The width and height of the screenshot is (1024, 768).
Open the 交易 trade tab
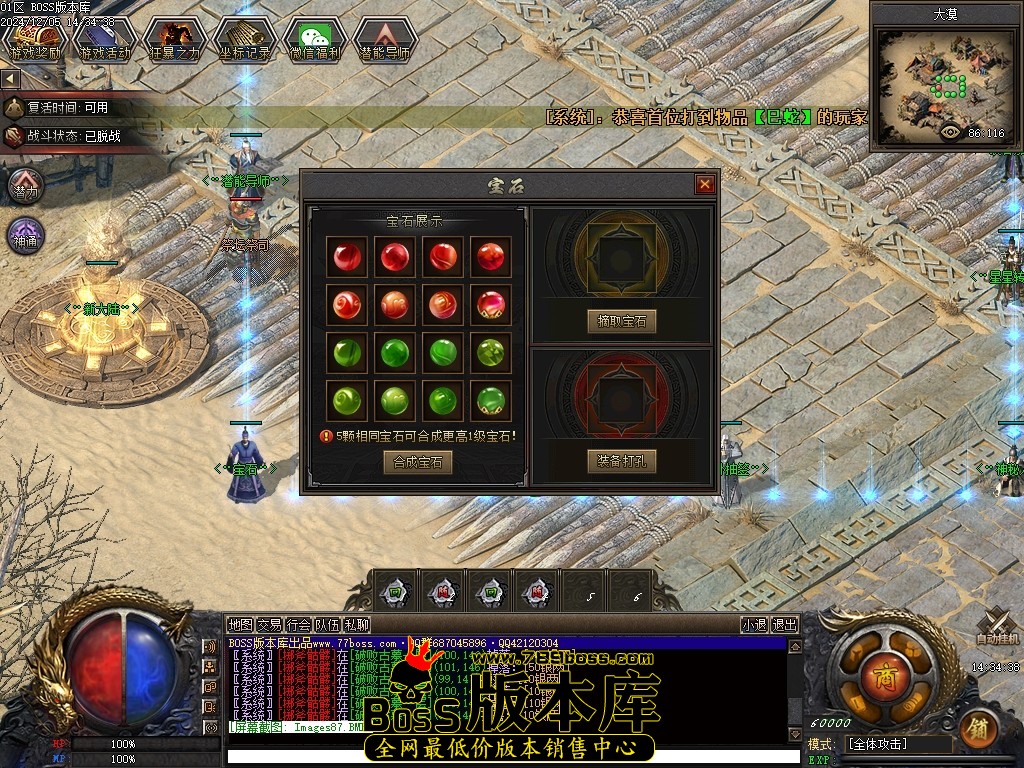(269, 625)
